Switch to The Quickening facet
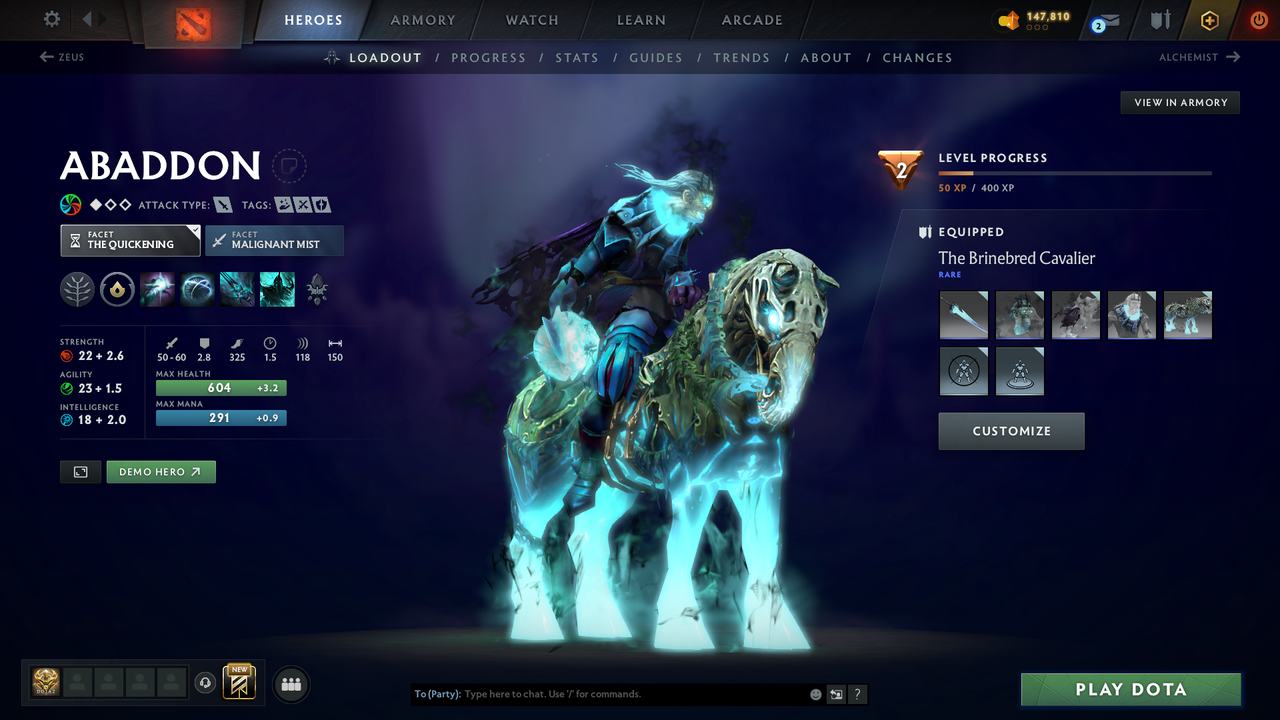Screen dimensions: 1280x720 pos(130,240)
